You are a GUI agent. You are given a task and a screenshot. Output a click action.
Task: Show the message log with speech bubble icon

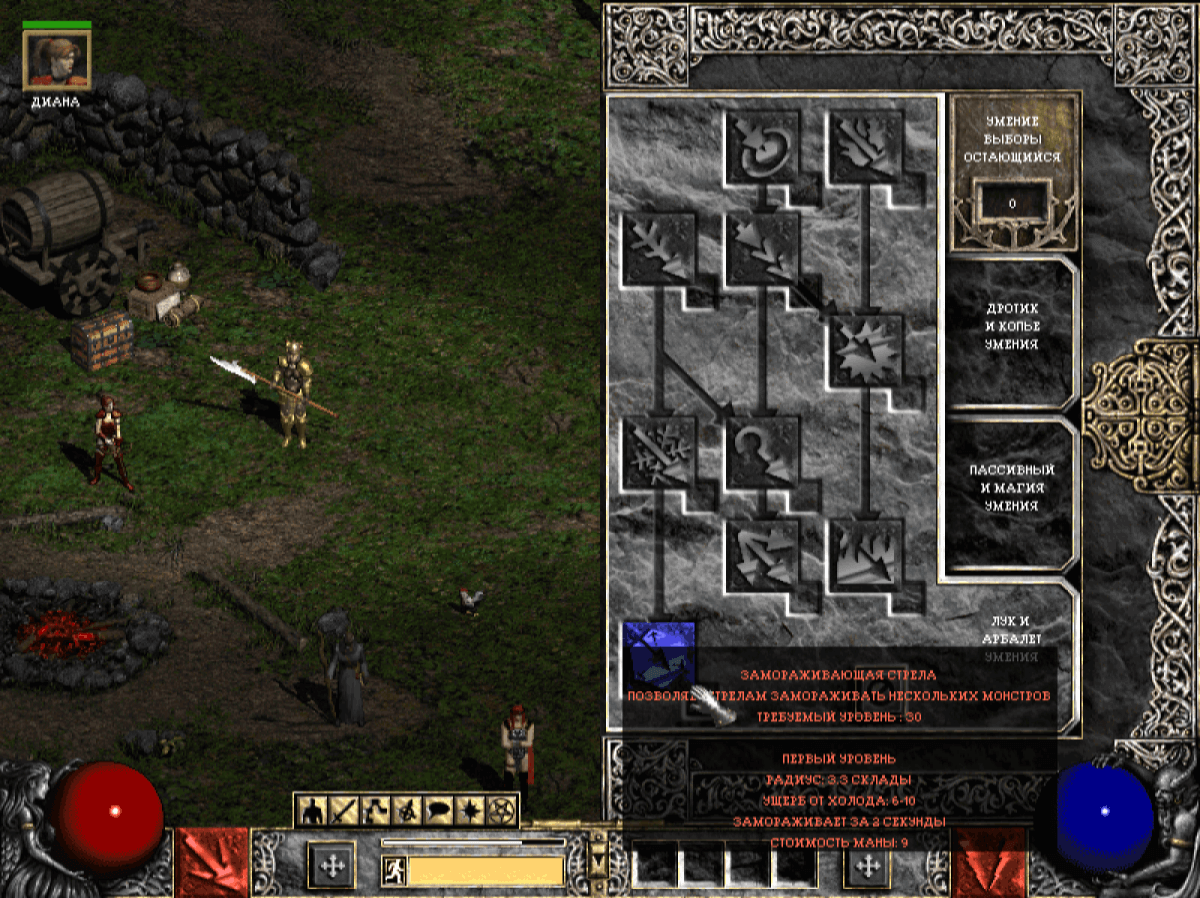point(438,810)
